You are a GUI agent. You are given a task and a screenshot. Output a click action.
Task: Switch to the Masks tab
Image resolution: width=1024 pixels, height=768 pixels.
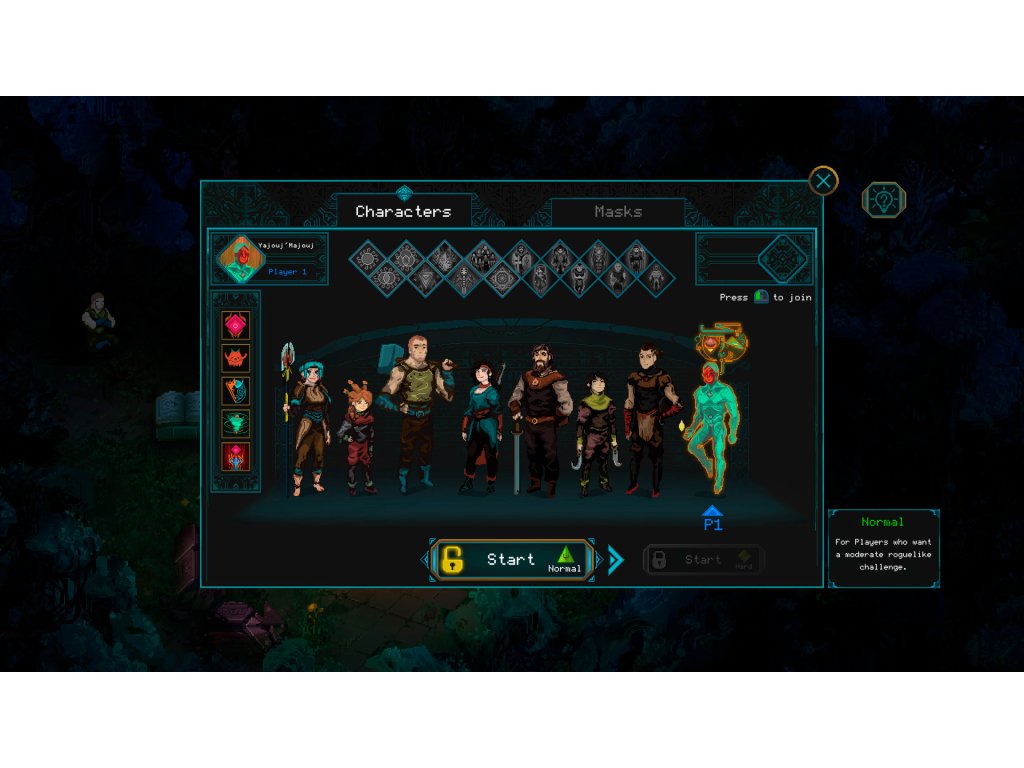click(x=618, y=212)
